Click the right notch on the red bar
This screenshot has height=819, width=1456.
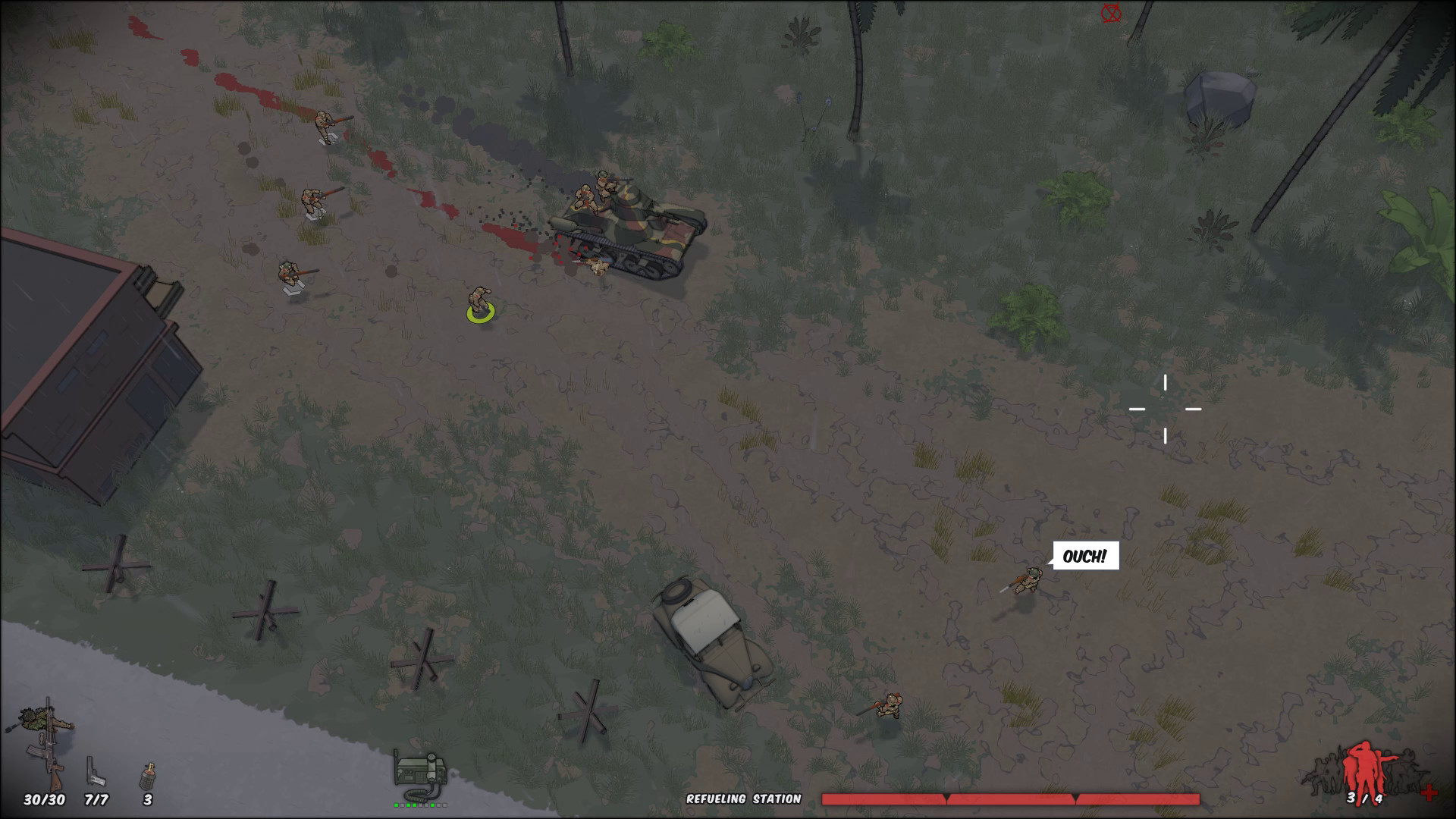1077,795
